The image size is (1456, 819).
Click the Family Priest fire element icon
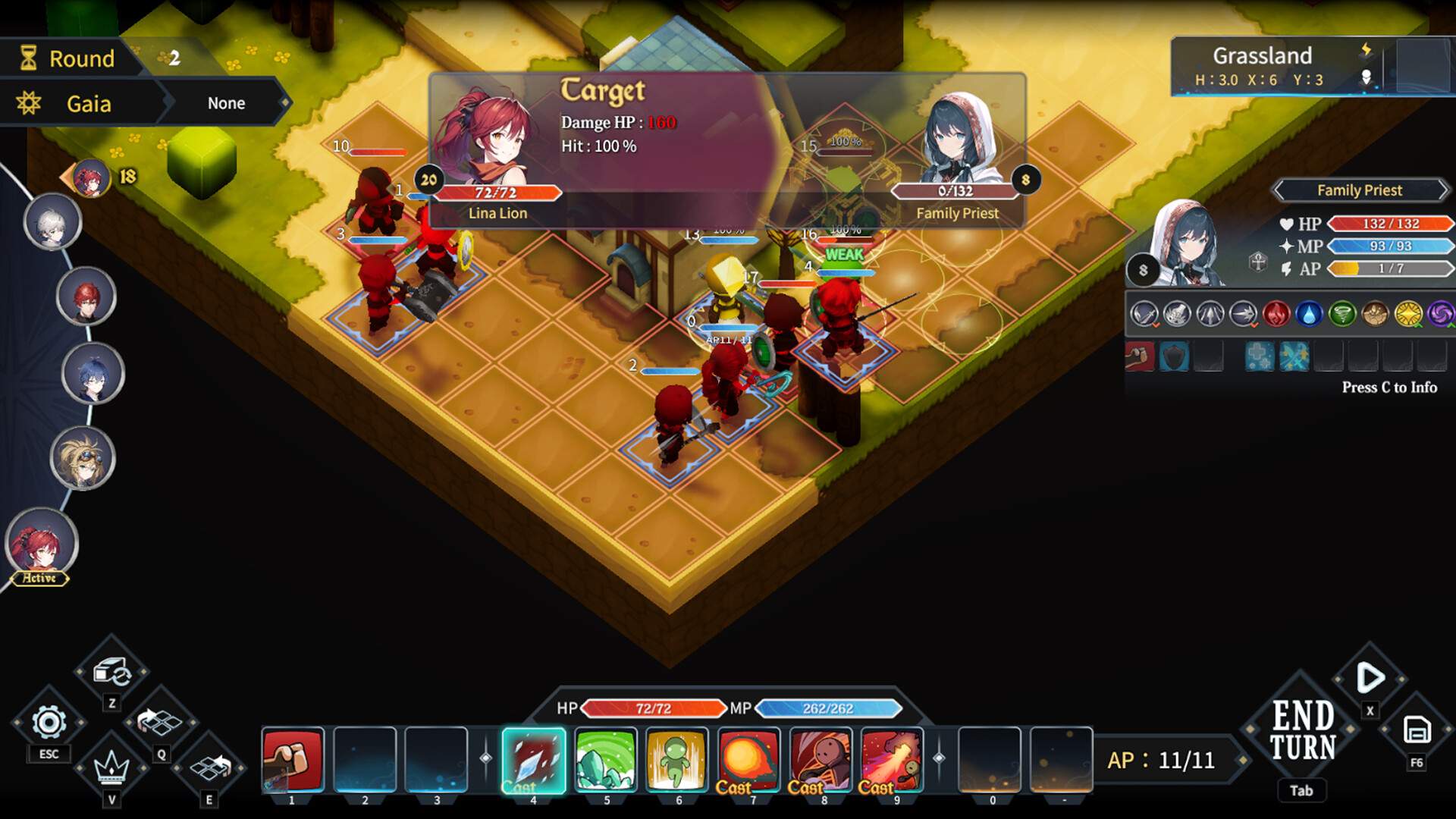coord(1276,314)
